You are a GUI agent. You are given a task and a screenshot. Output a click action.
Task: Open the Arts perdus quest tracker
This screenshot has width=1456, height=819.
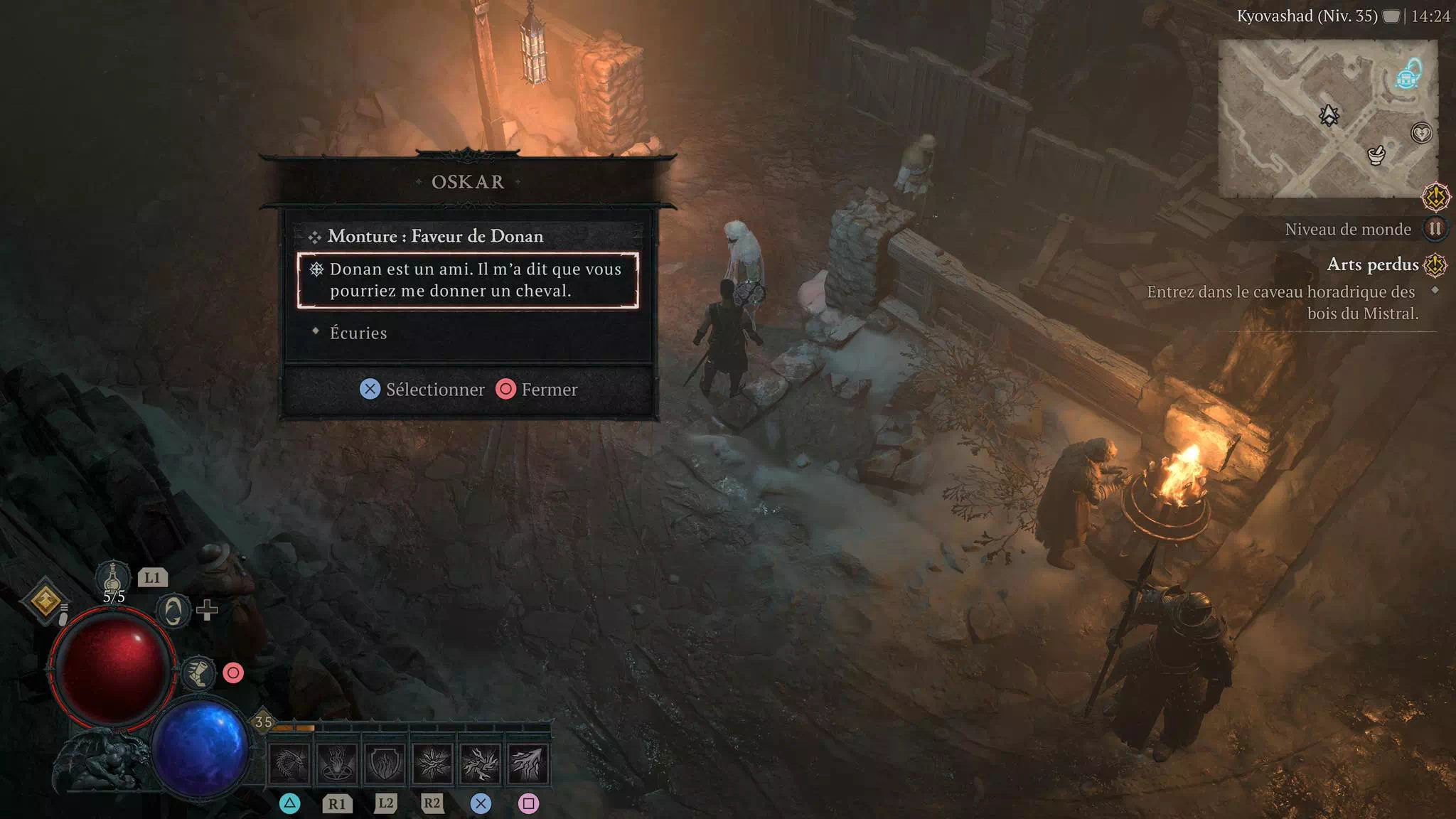(1373, 264)
